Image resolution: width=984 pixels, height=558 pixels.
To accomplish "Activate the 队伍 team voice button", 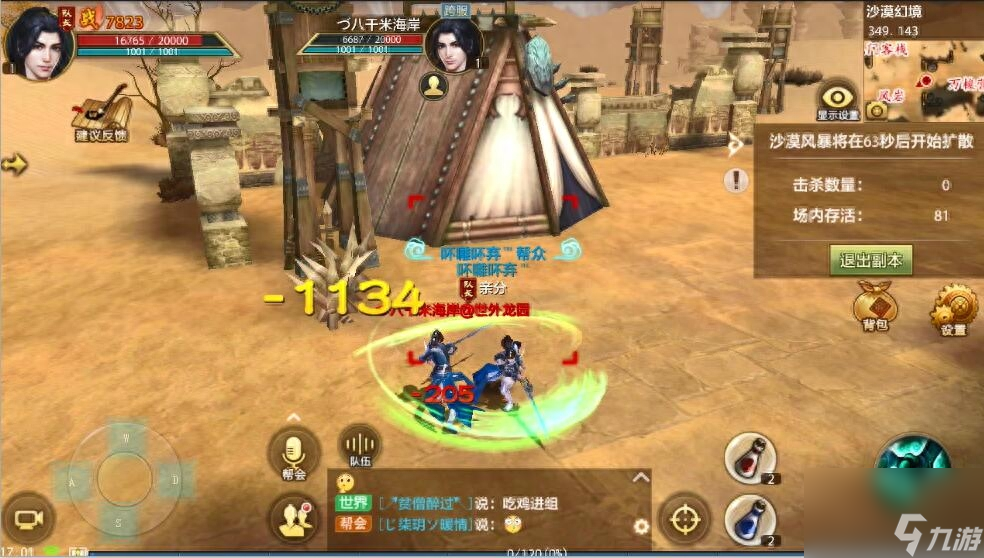I will (x=359, y=449).
